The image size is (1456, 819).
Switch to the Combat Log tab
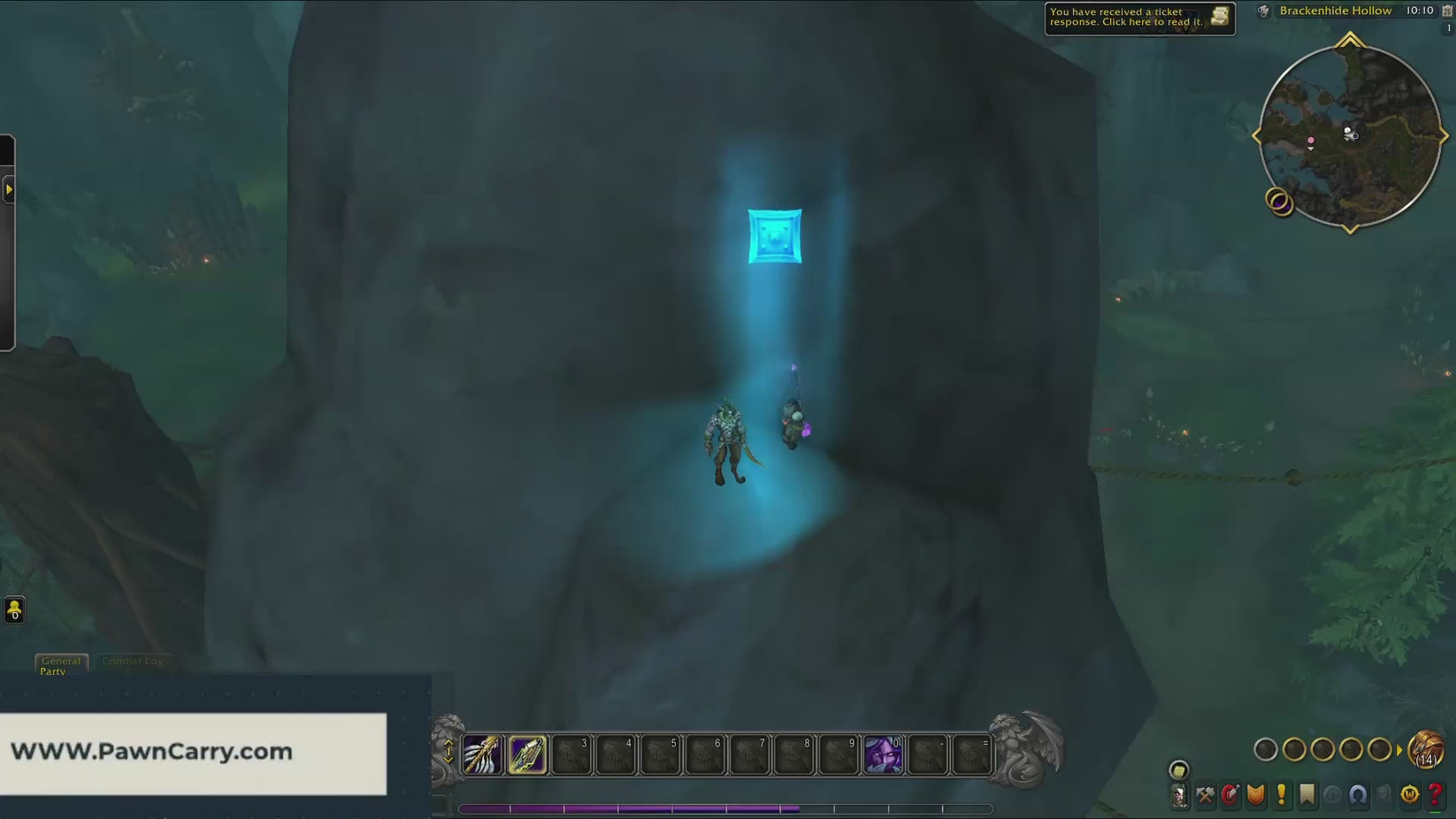click(x=133, y=661)
